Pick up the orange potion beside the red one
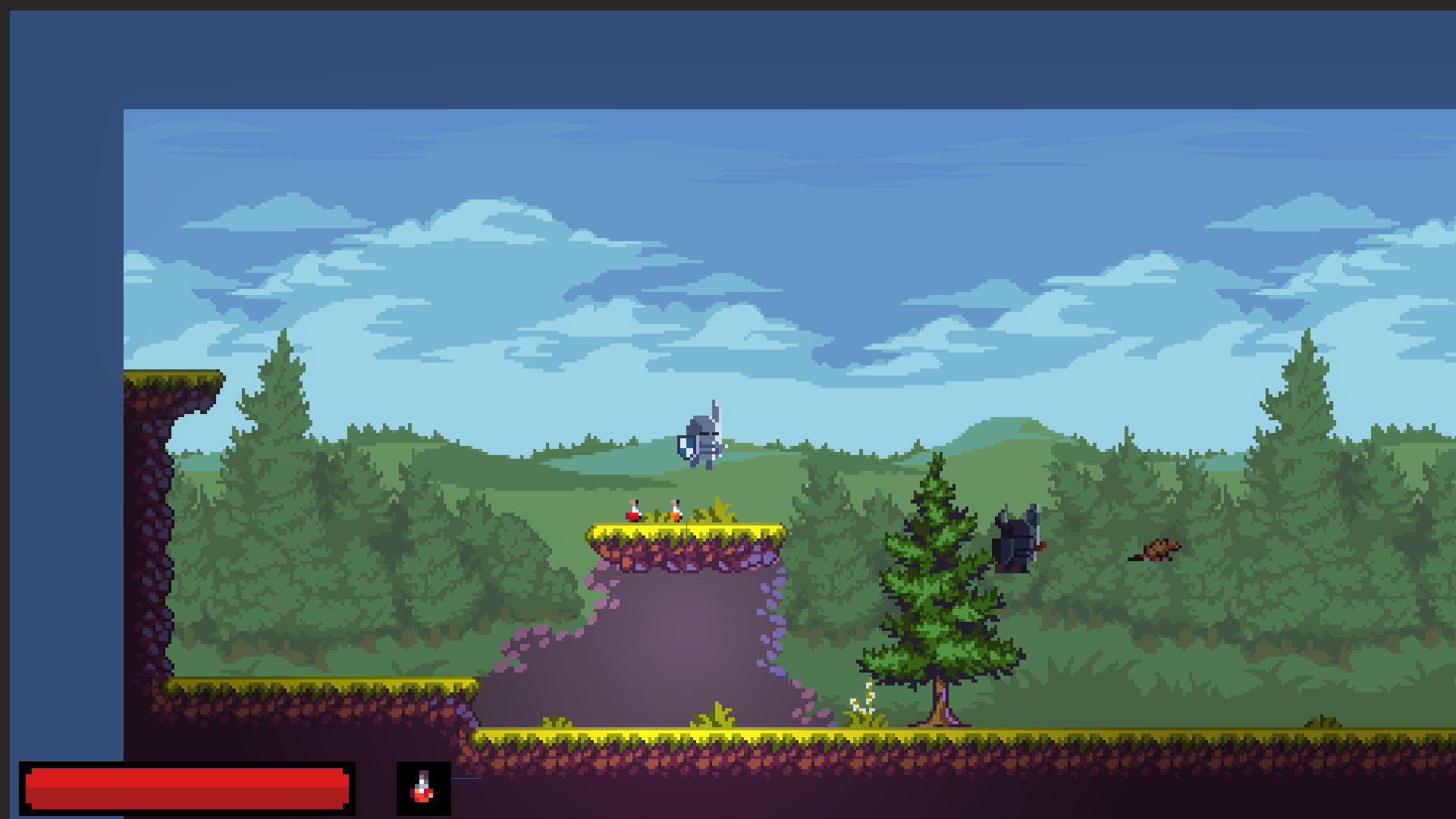The image size is (1456, 819). [673, 512]
